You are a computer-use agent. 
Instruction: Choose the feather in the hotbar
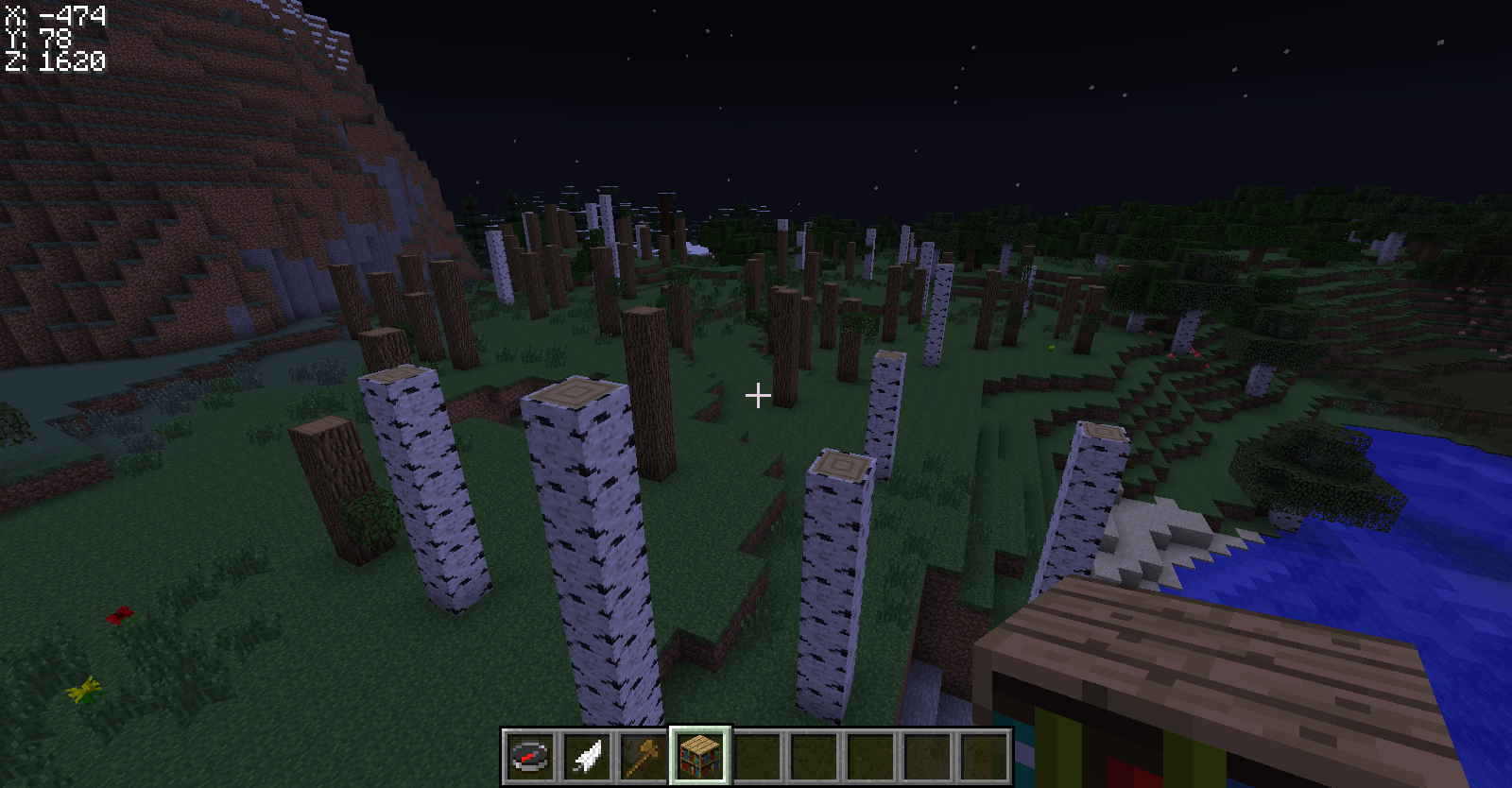pyautogui.click(x=587, y=756)
